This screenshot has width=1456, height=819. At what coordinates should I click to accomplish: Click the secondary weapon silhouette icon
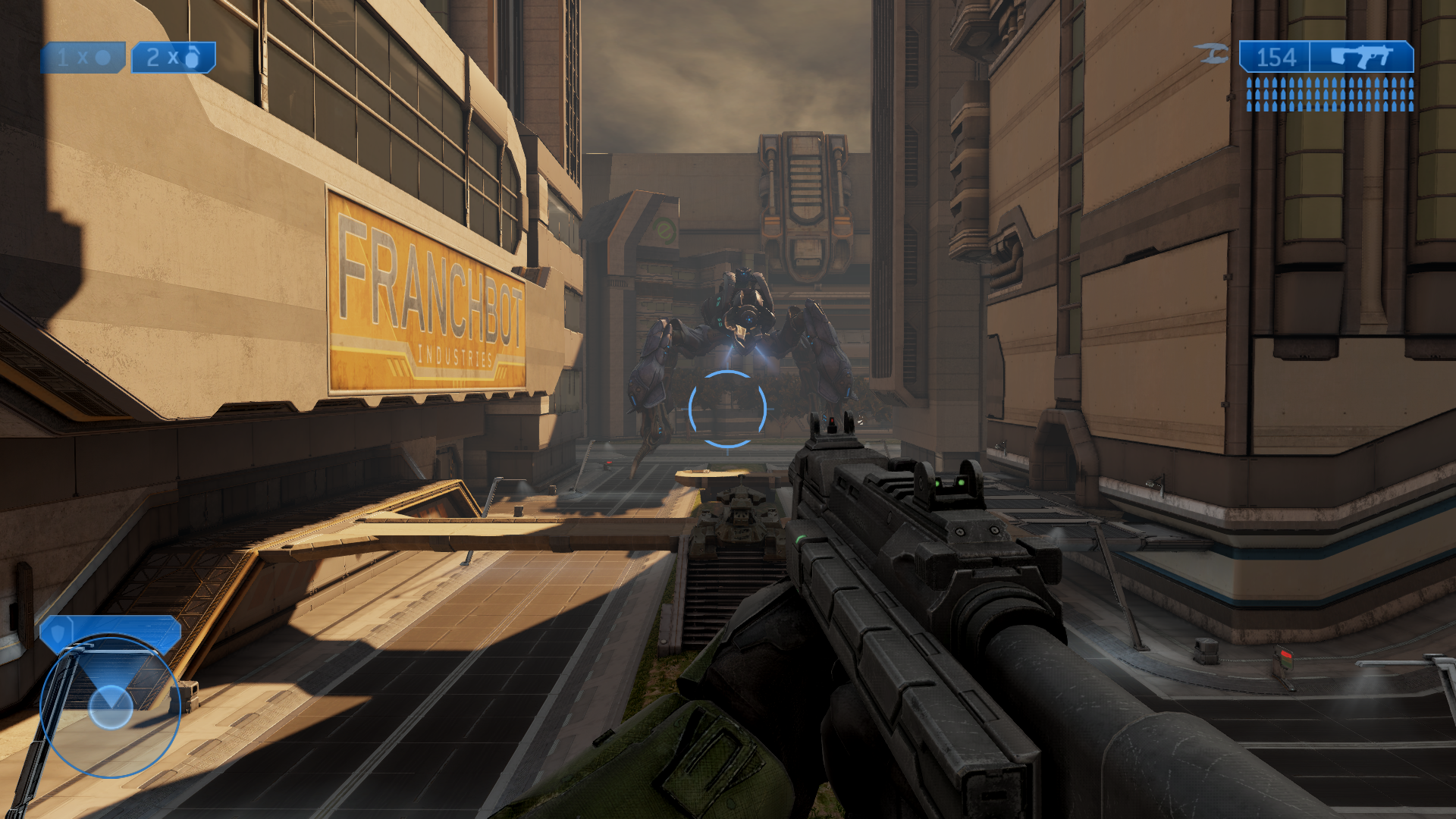(1211, 54)
